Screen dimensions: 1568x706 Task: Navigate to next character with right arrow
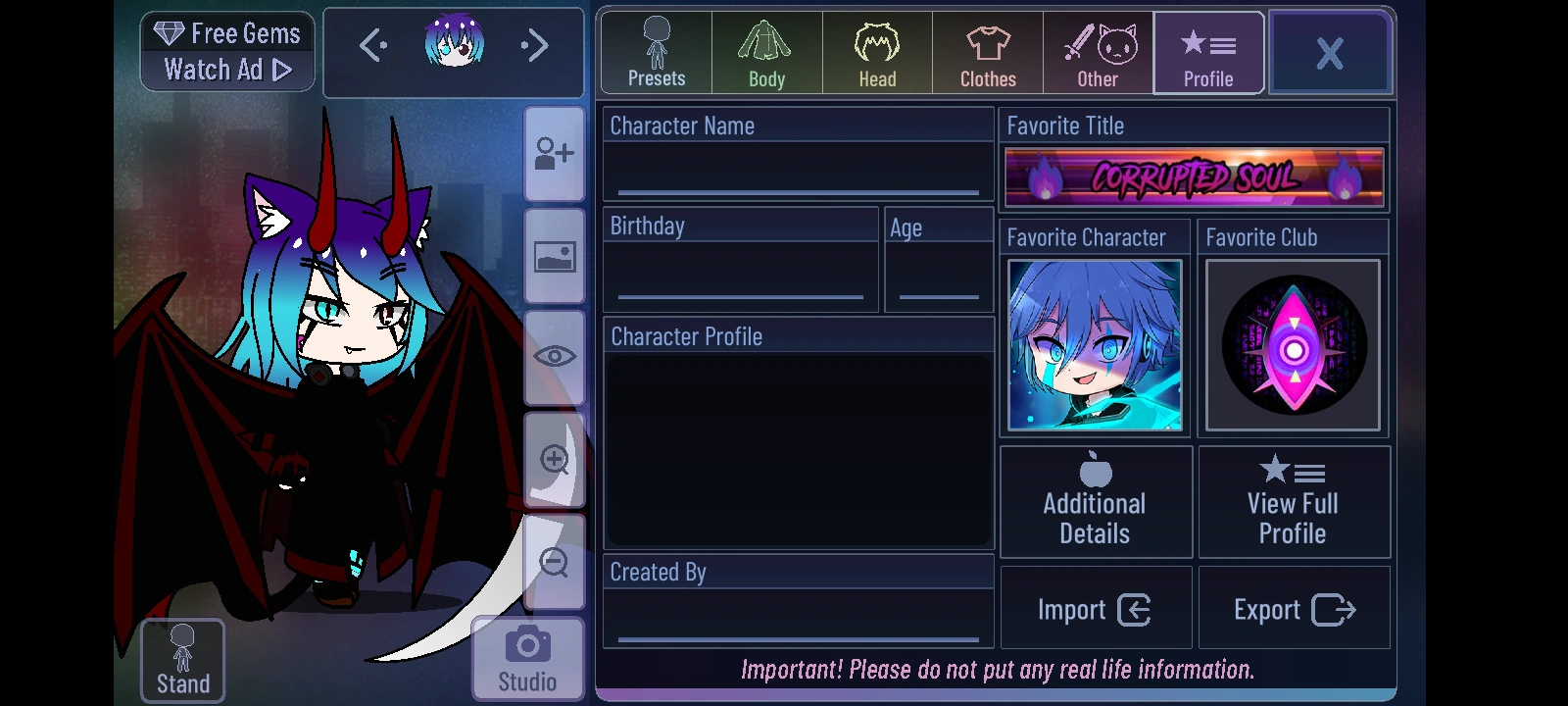coord(534,46)
